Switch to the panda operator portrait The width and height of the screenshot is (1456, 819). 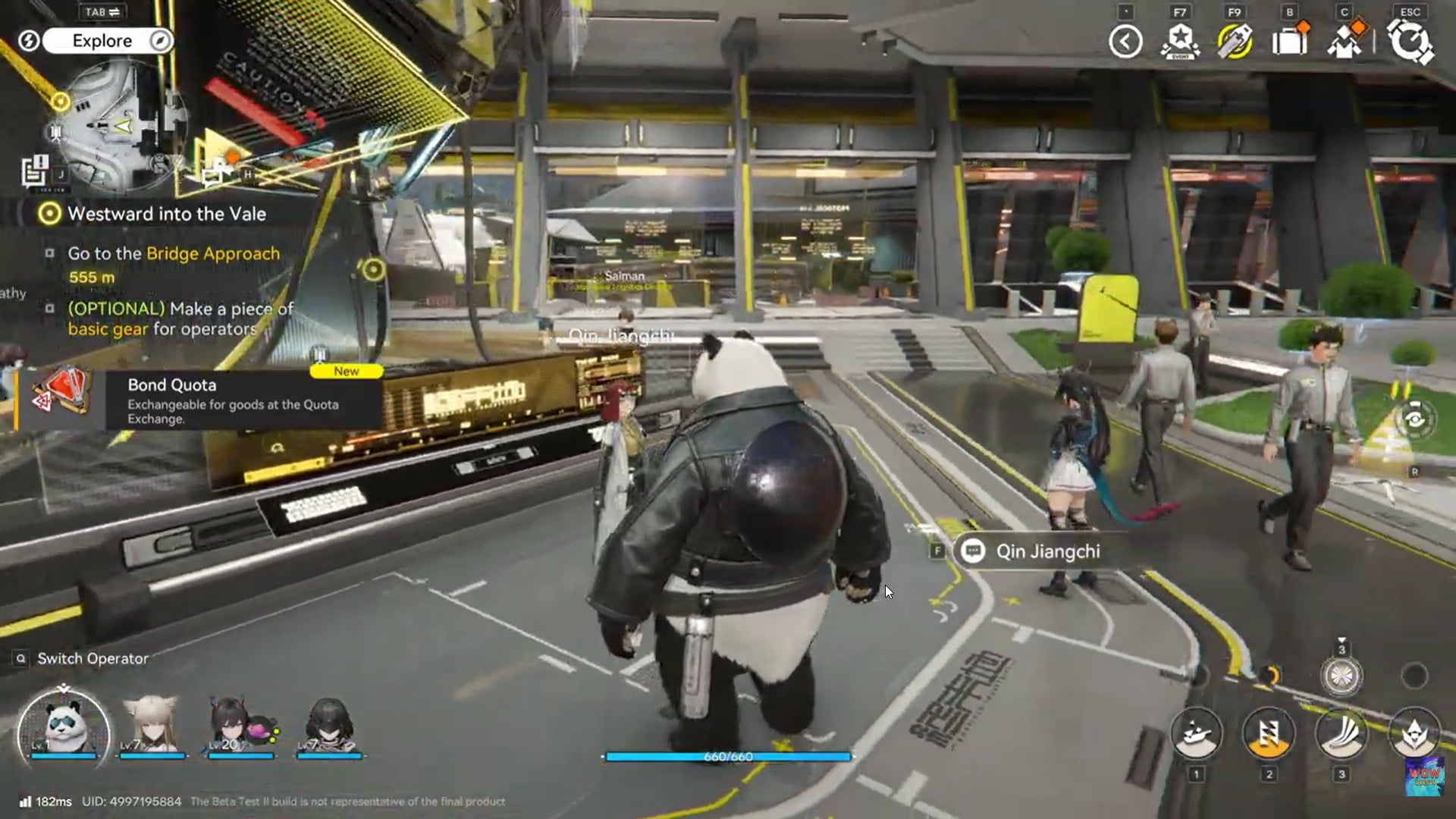(64, 726)
